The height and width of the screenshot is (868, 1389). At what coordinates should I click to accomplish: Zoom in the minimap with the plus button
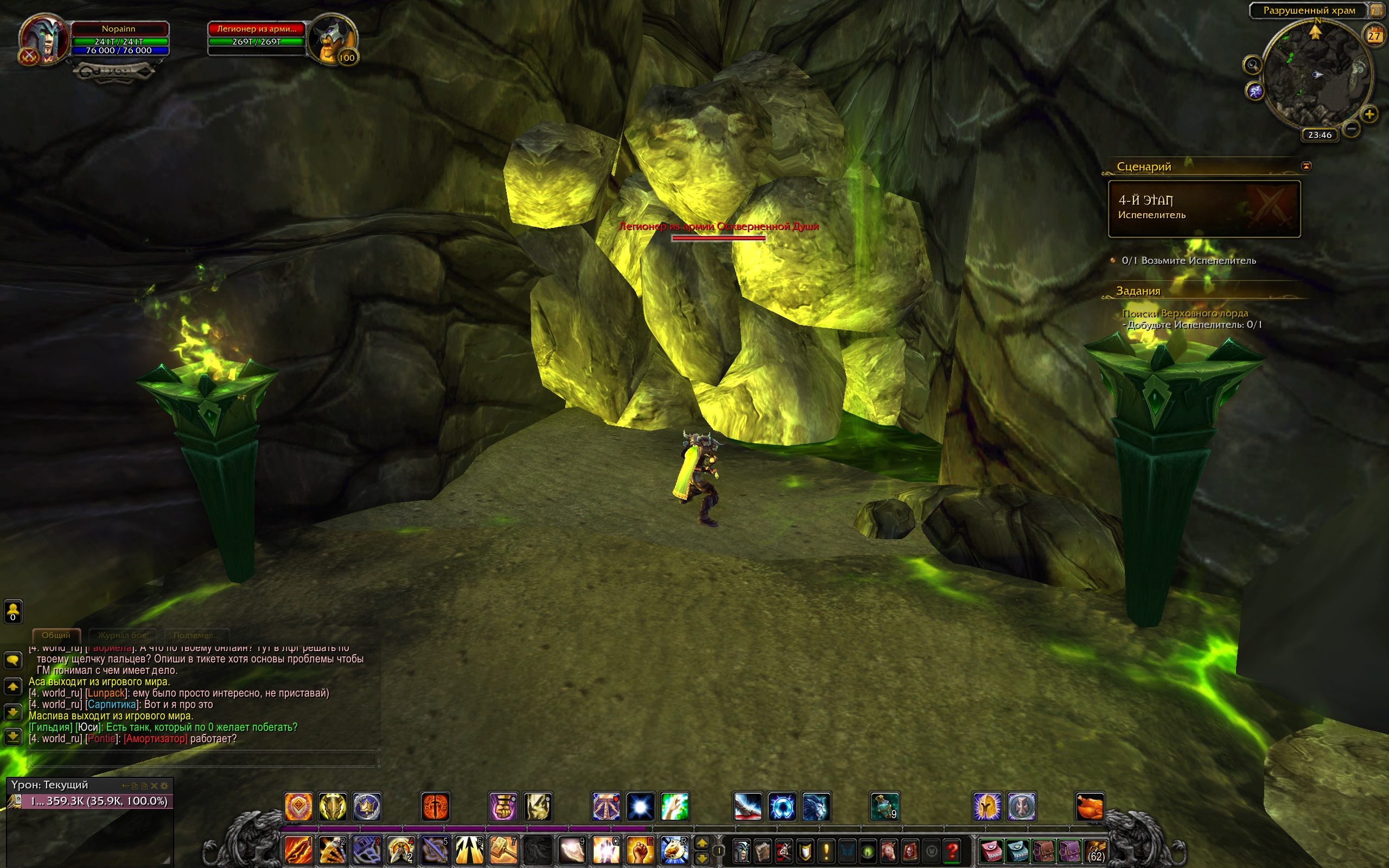point(1369,114)
